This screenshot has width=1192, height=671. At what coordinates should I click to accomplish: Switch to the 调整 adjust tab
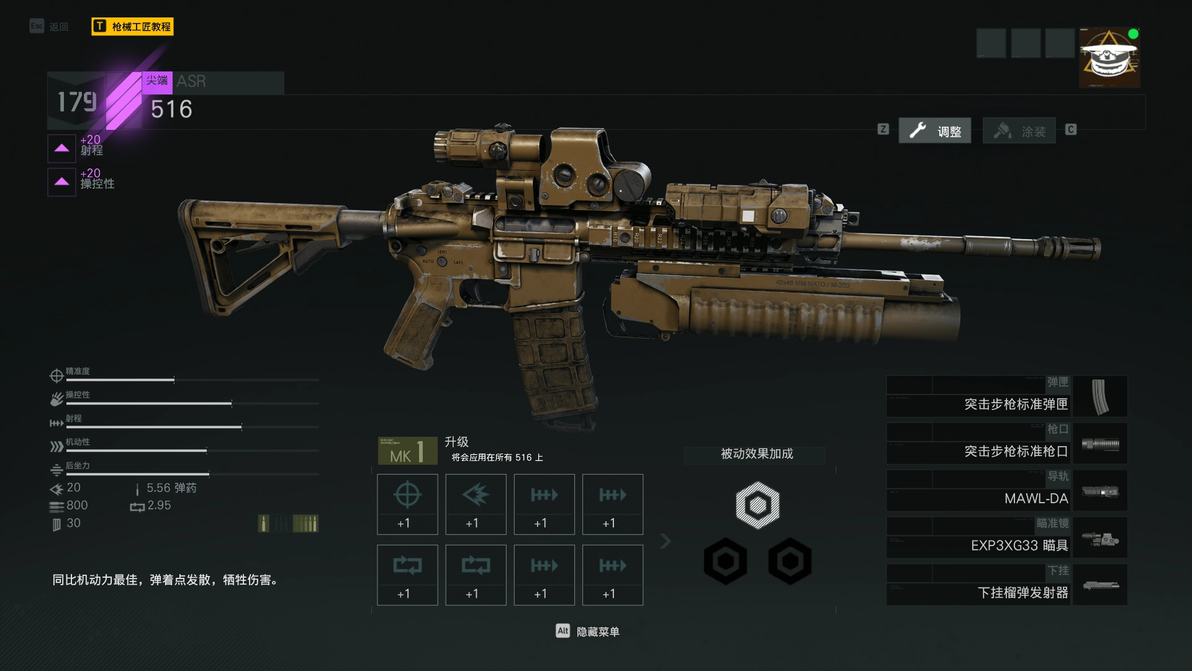coord(935,131)
